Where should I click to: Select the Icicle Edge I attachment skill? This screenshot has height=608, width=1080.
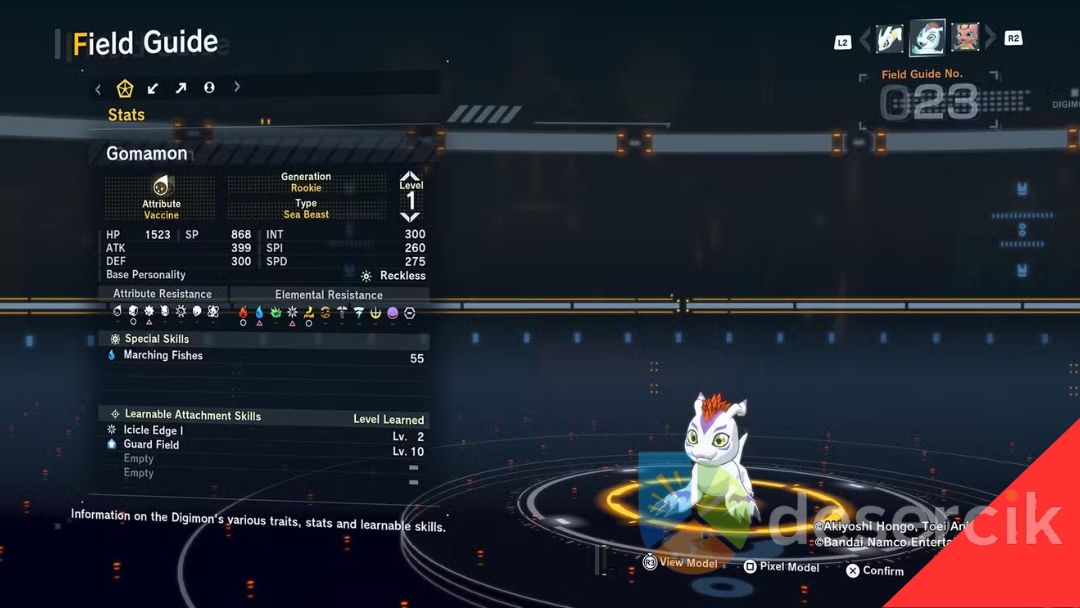click(x=153, y=430)
